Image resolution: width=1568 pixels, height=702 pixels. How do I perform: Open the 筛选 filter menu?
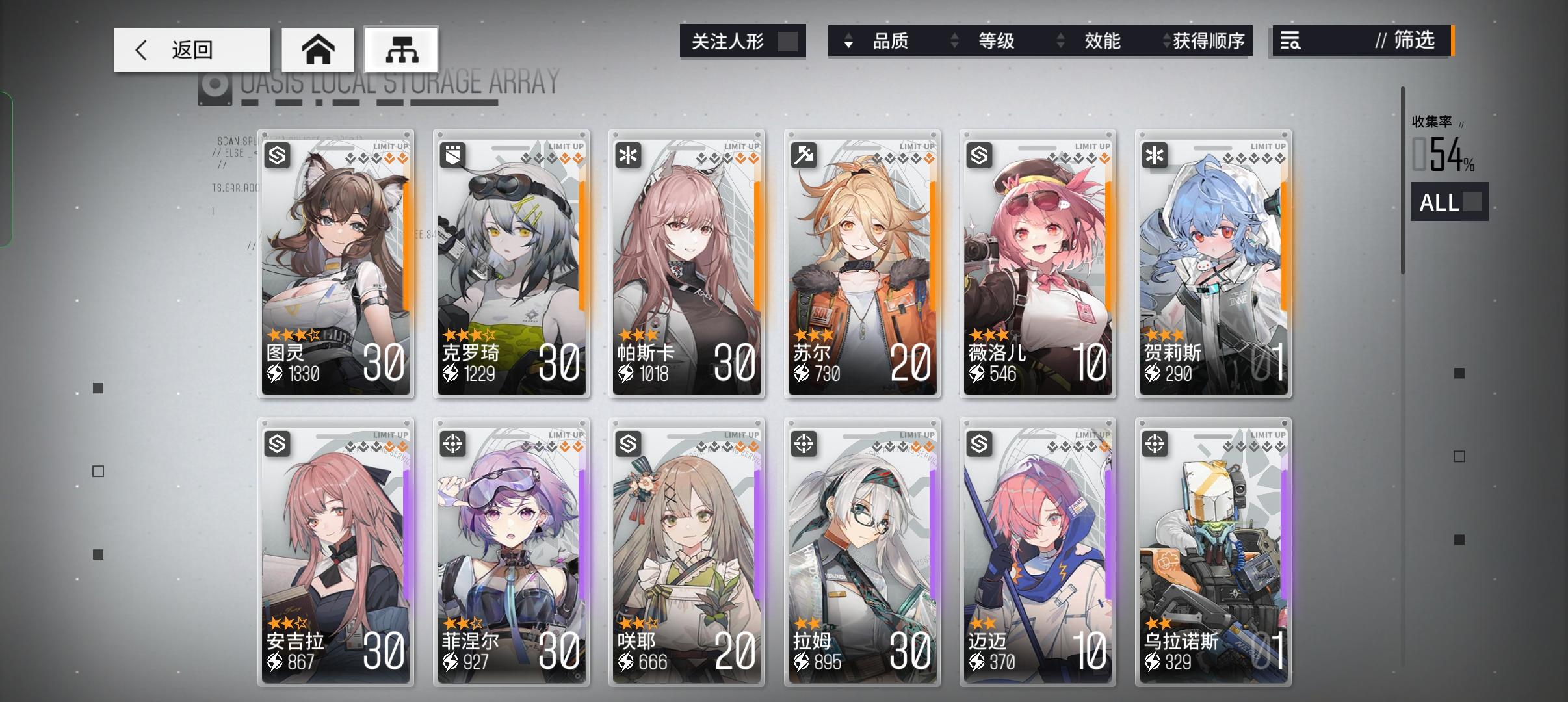pyautogui.click(x=1414, y=41)
